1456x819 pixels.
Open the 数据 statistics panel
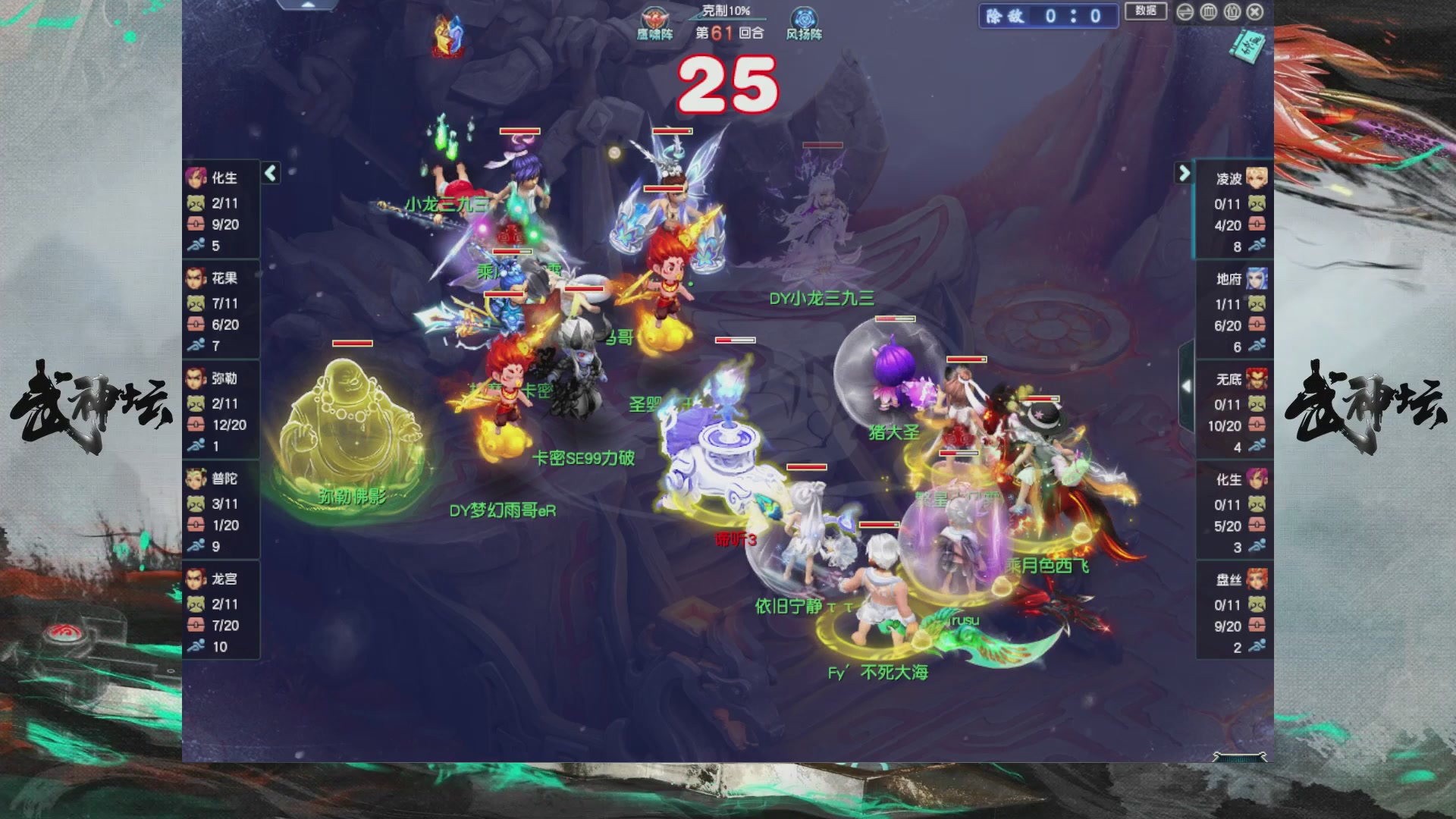1145,12
